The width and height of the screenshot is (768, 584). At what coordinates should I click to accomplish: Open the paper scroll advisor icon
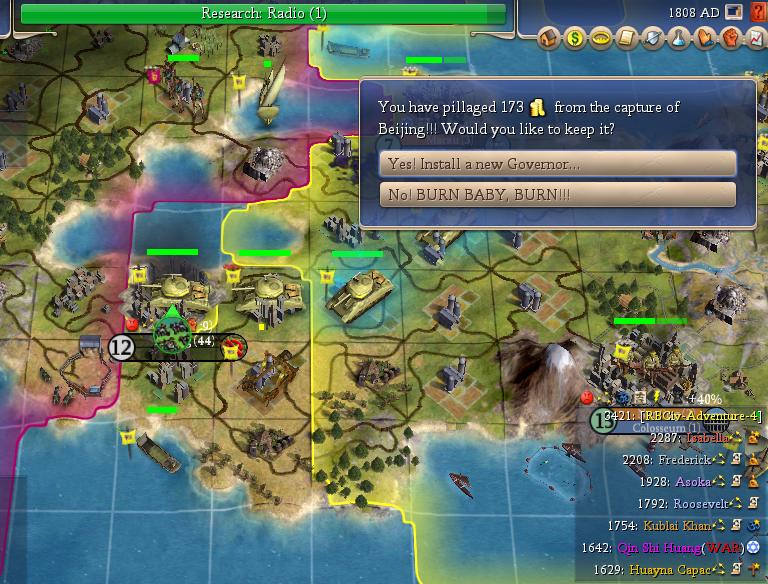click(626, 39)
